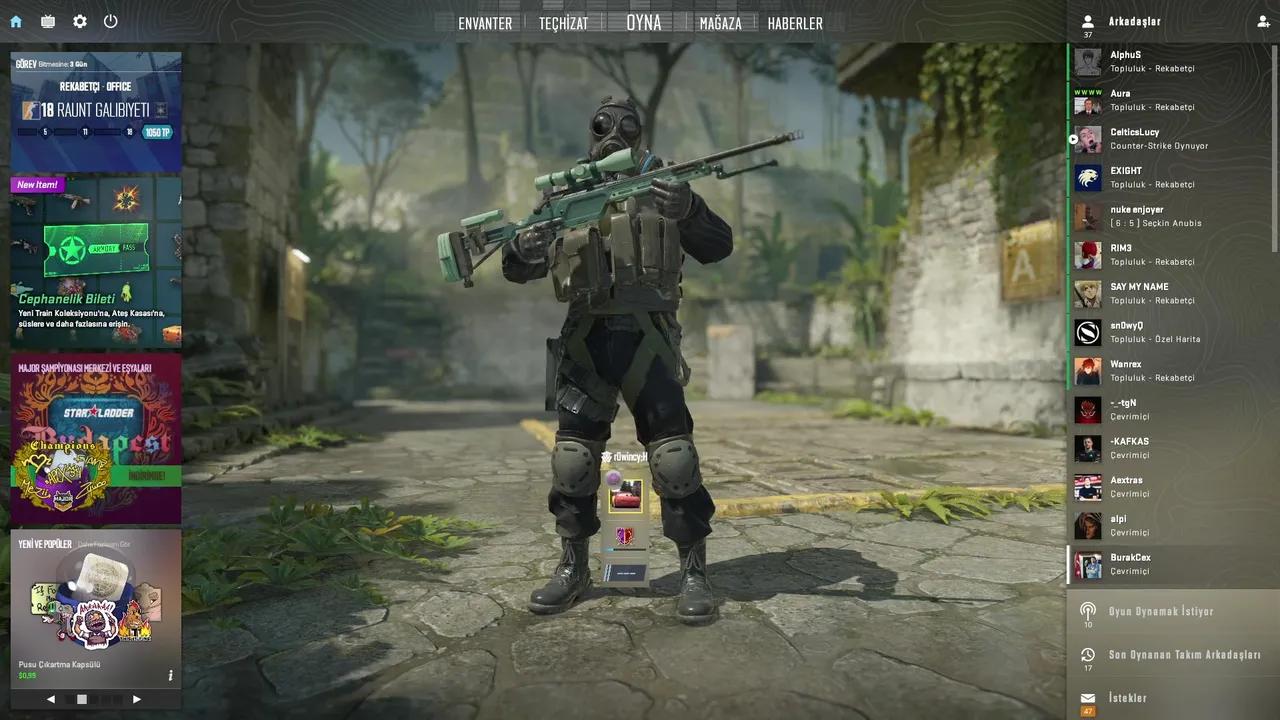Open CS TV with the television icon
Screen dimensions: 1280x720
[46, 21]
